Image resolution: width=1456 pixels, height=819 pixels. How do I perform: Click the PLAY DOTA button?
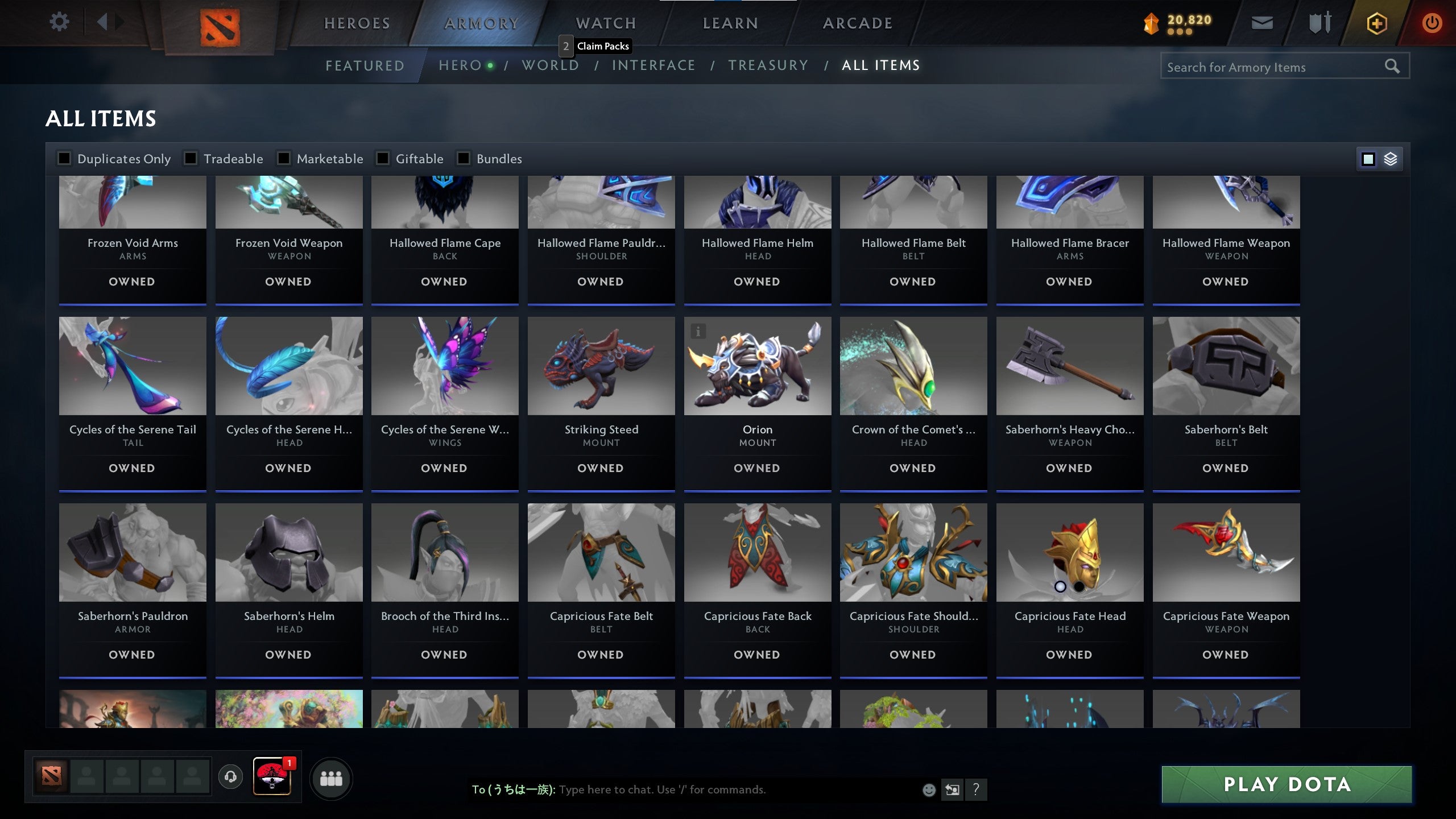coord(1287,784)
